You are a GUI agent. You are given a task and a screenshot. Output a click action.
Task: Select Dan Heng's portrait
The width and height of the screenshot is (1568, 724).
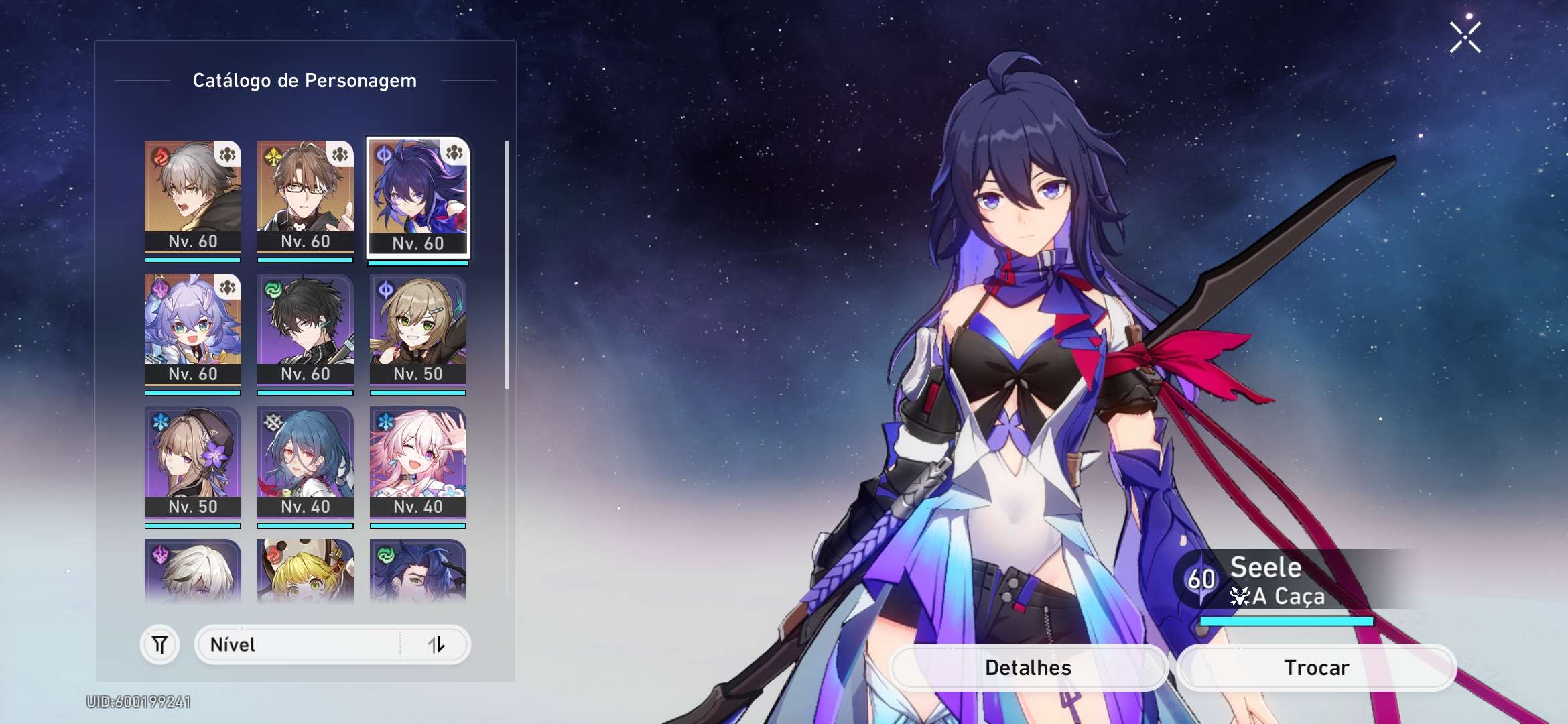coord(306,329)
